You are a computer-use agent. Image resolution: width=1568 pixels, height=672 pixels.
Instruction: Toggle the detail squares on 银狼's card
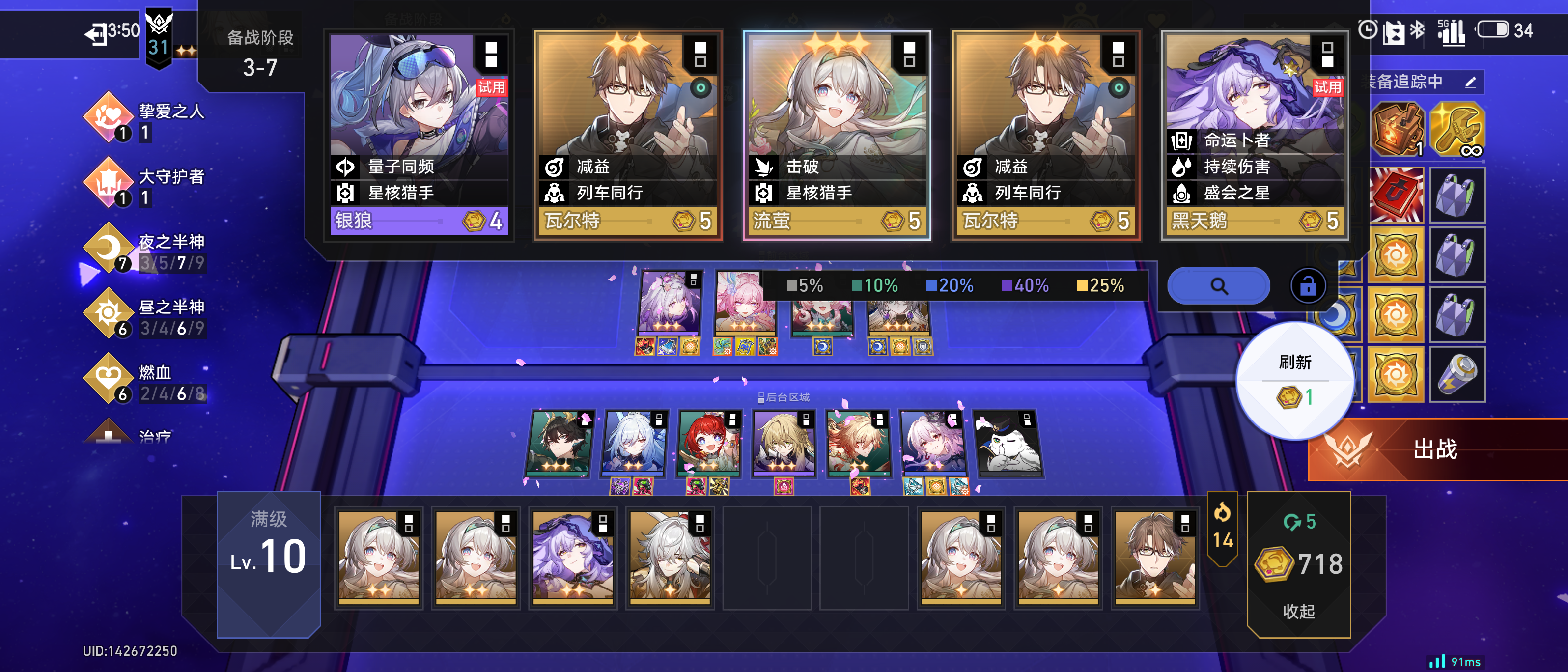pos(492,56)
